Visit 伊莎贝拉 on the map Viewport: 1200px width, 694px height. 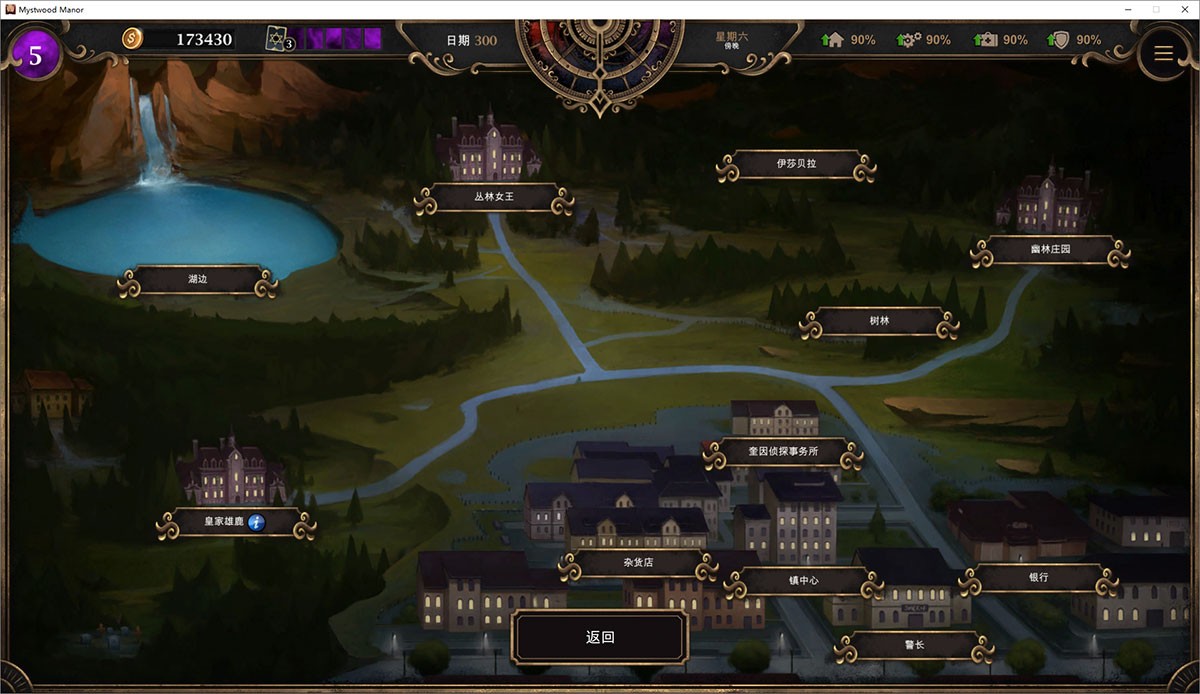[796, 164]
